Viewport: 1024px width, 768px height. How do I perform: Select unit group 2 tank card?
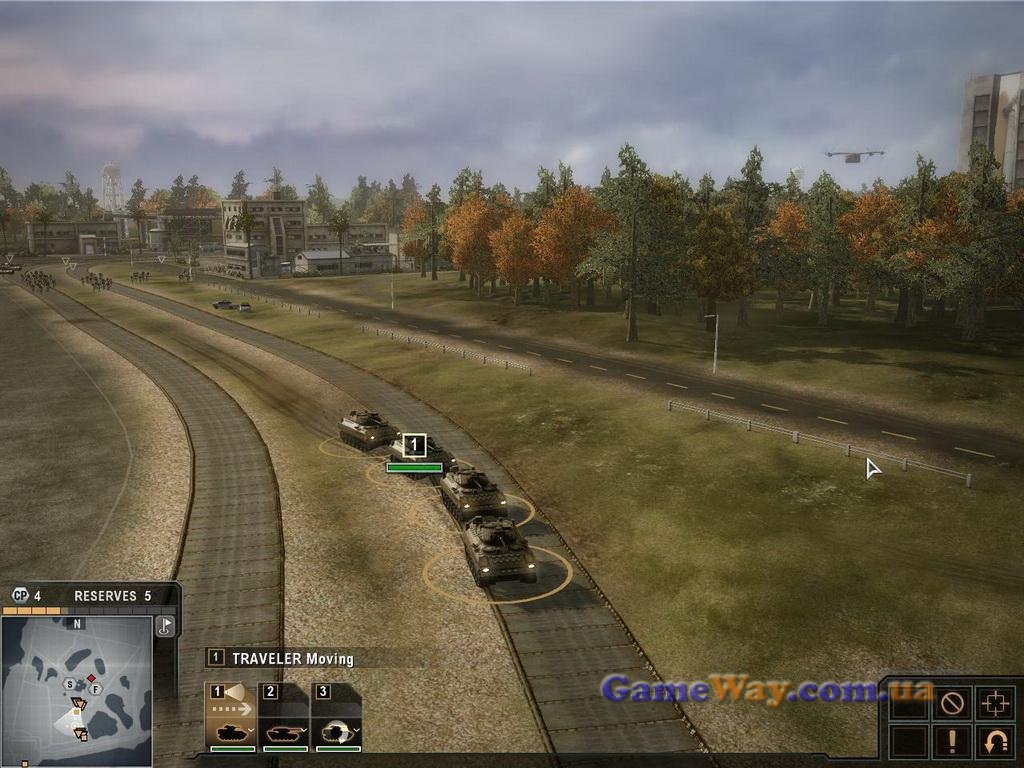tap(285, 716)
